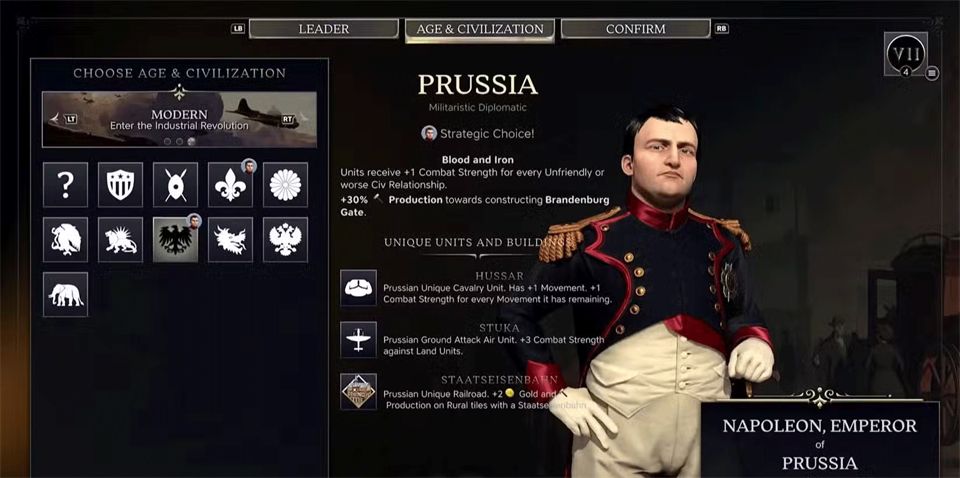
Task: Select the double-headed eagle civilization
Action: pyautogui.click(x=285, y=240)
